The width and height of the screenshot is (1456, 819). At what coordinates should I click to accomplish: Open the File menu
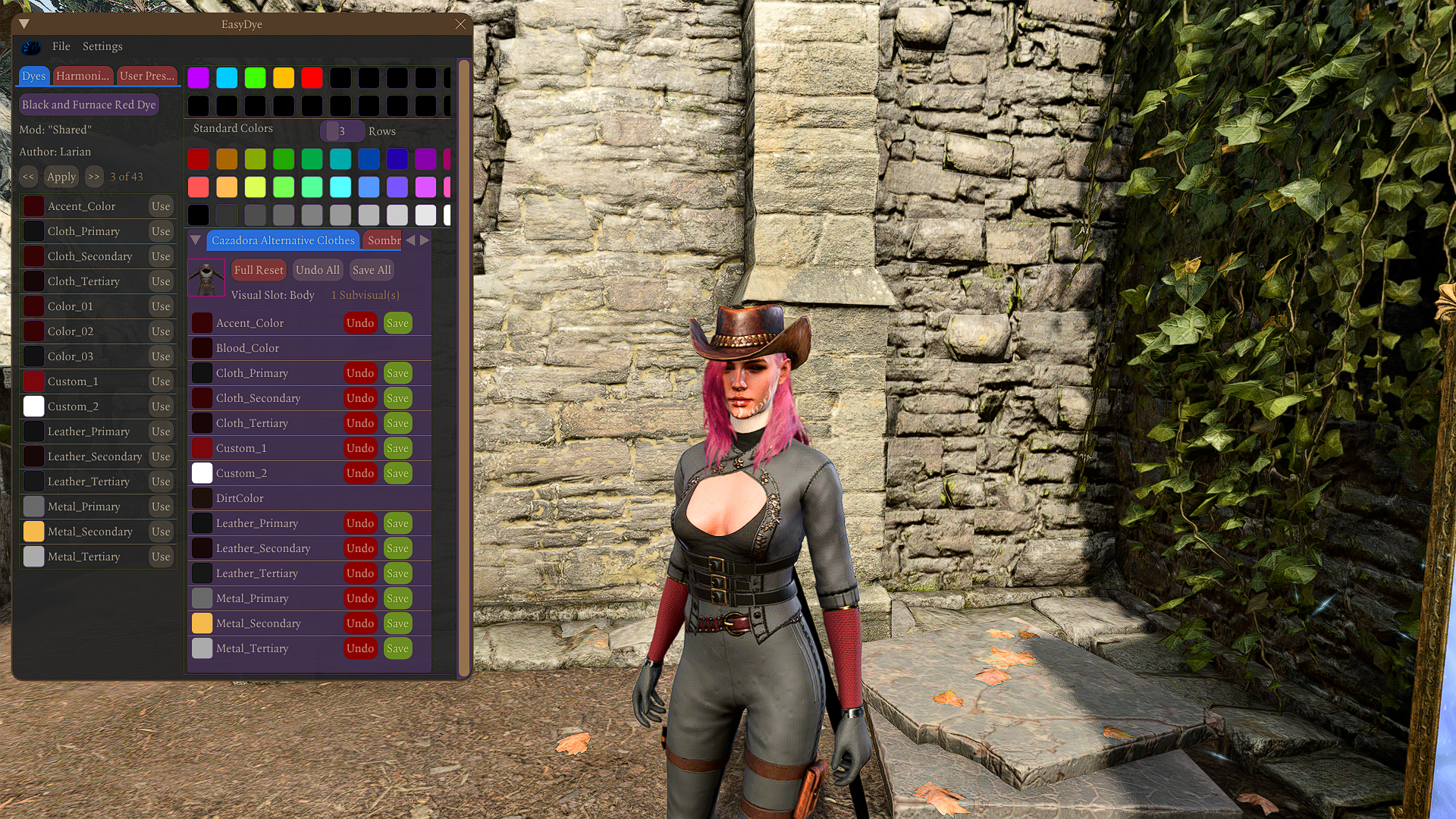61,46
